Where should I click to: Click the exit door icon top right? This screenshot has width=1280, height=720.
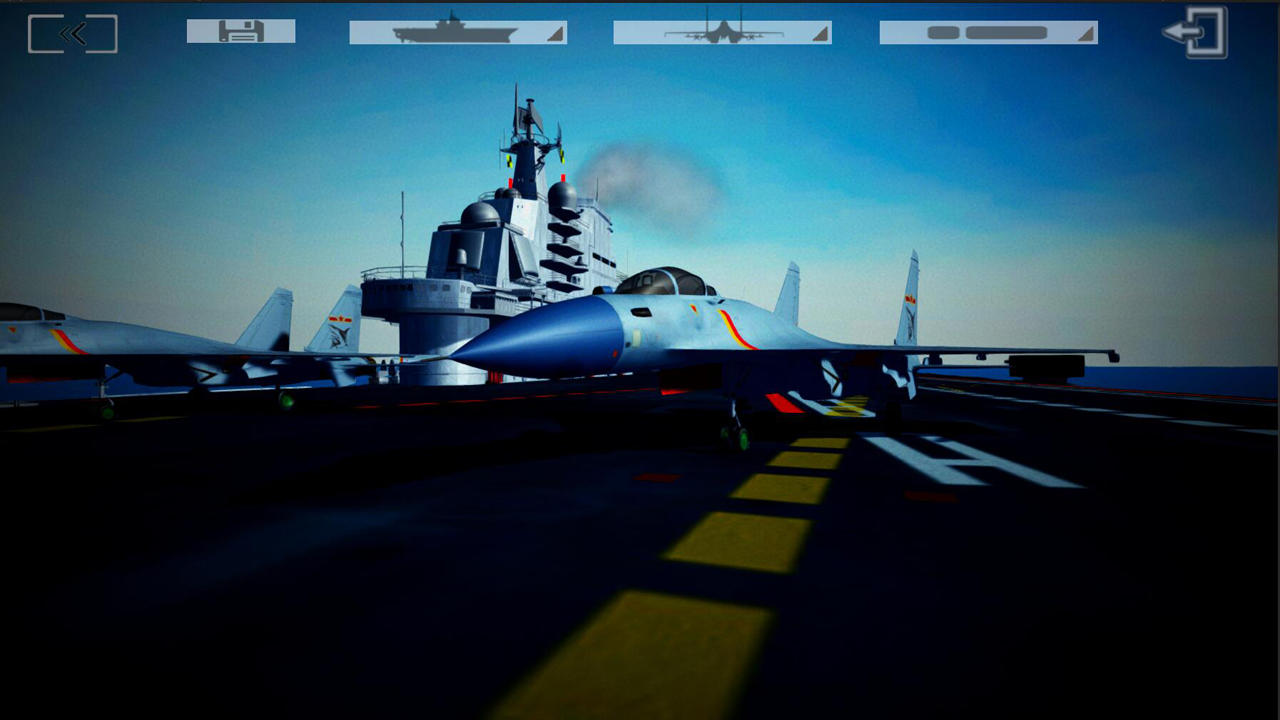(1196, 31)
